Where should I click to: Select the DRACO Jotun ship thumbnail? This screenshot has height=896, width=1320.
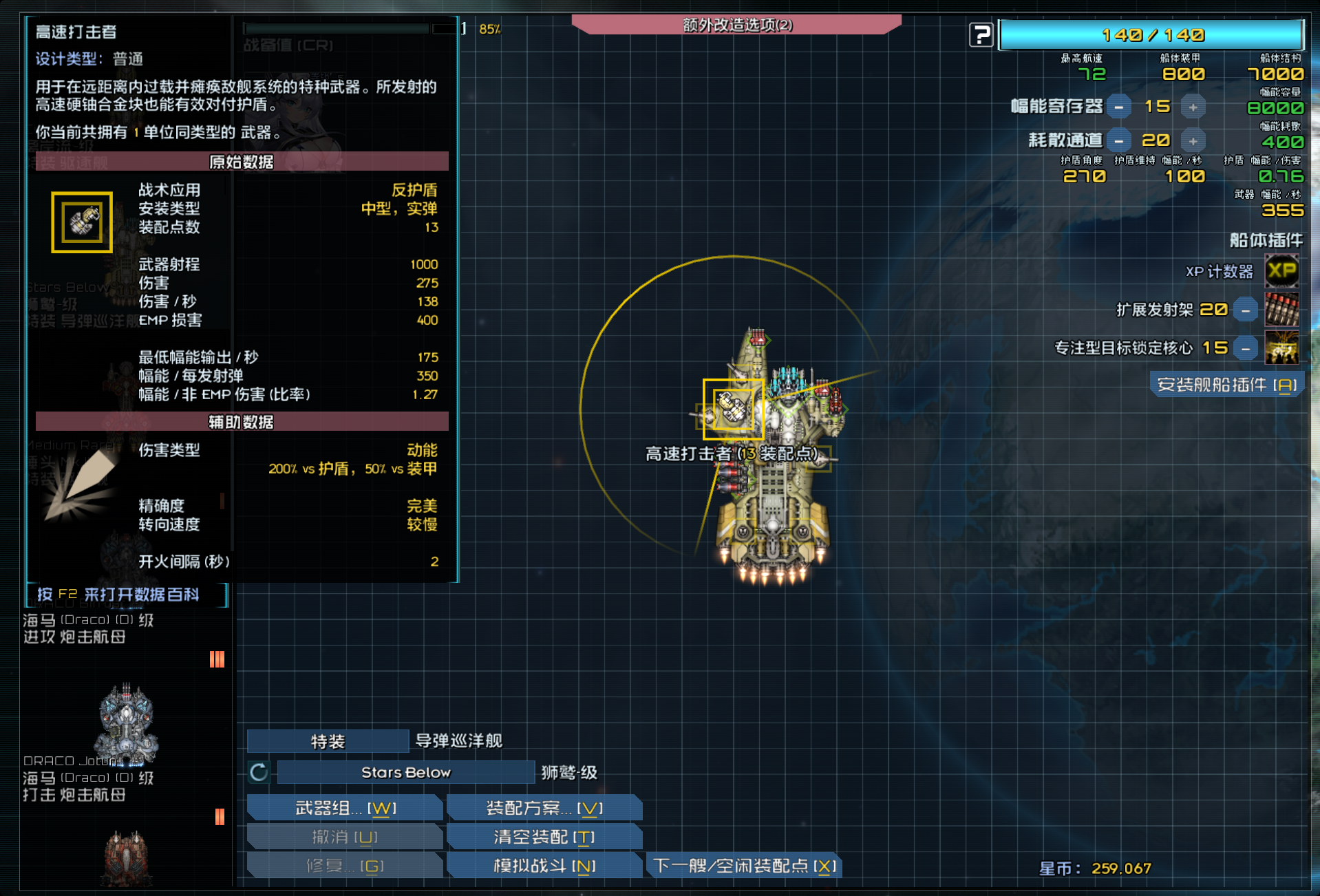(x=125, y=723)
